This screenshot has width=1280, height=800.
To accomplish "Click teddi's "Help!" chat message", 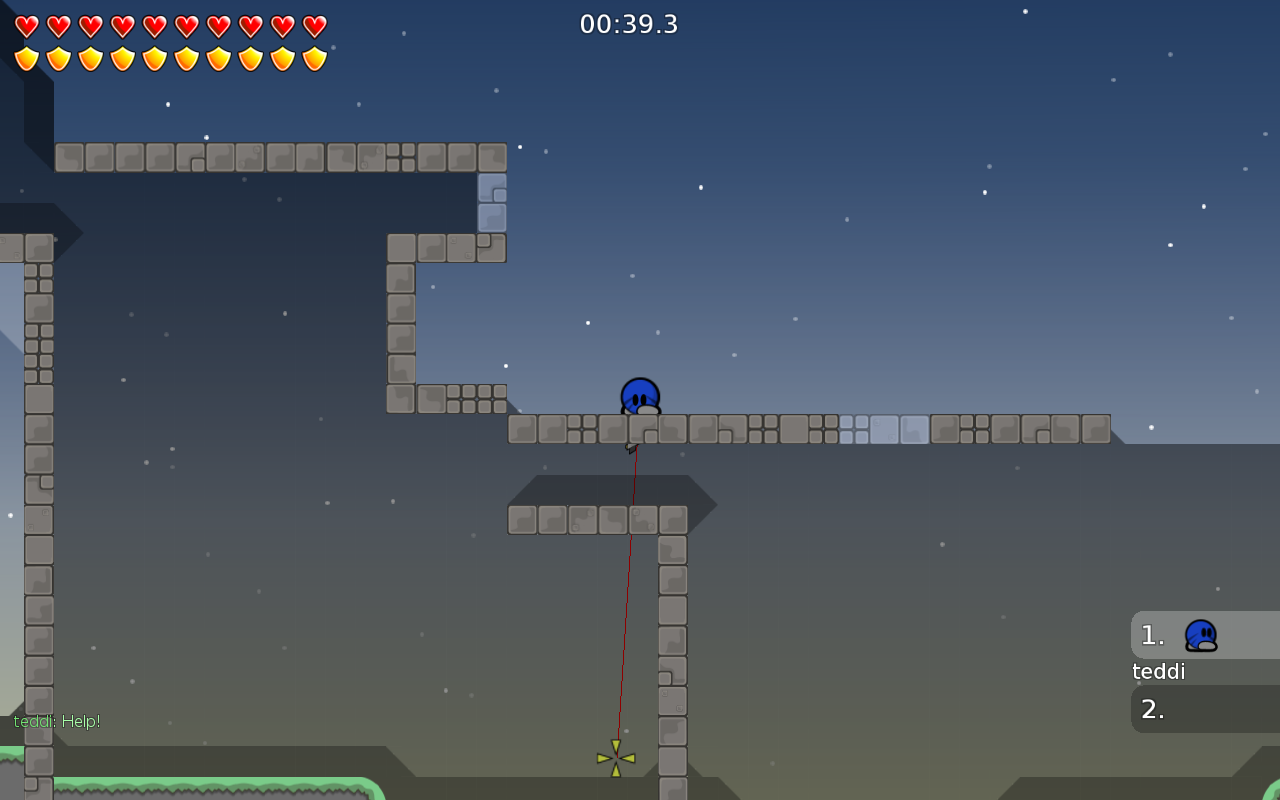I will (x=57, y=721).
